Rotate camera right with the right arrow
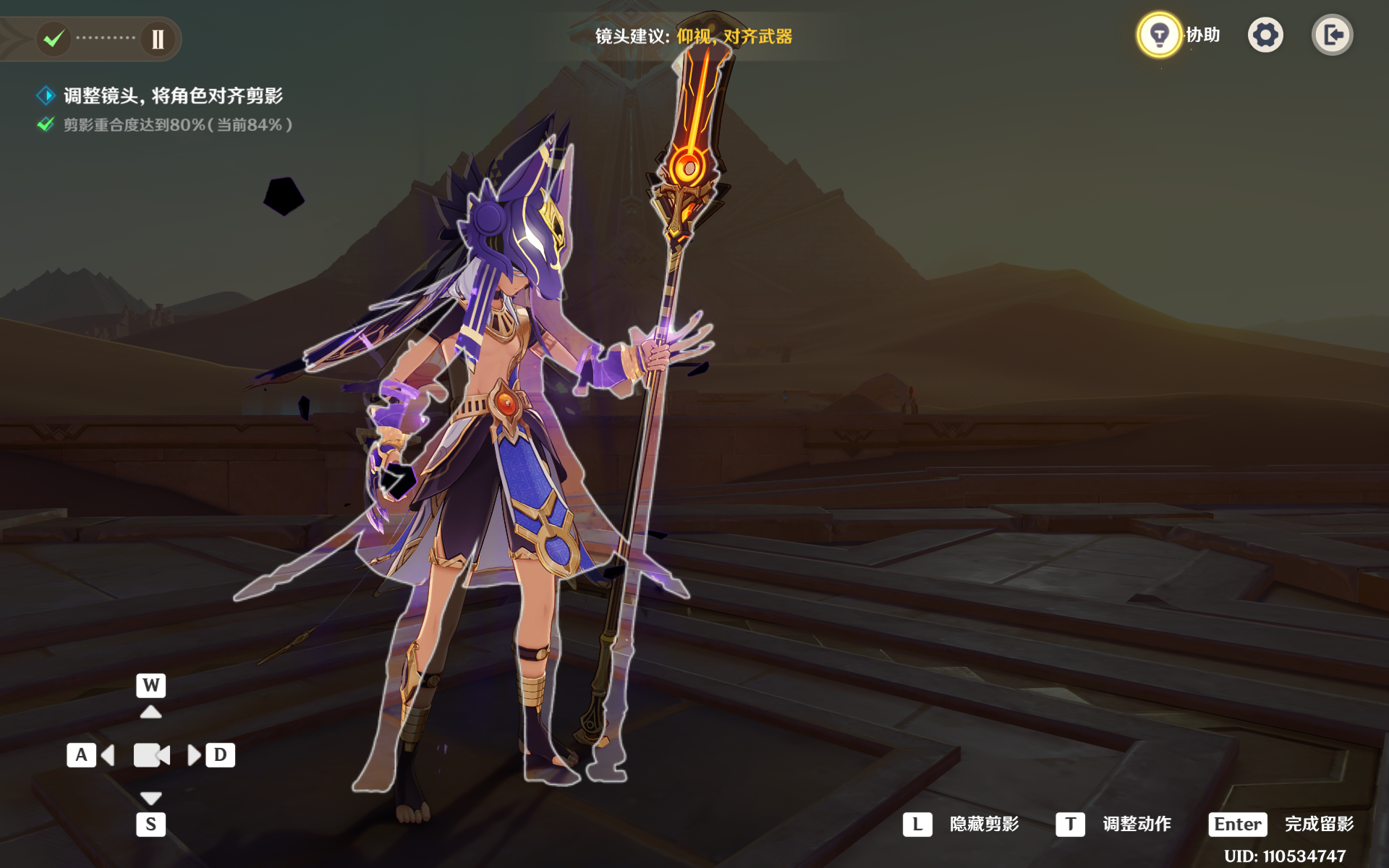Screen dimensions: 1389x868 coord(194,755)
